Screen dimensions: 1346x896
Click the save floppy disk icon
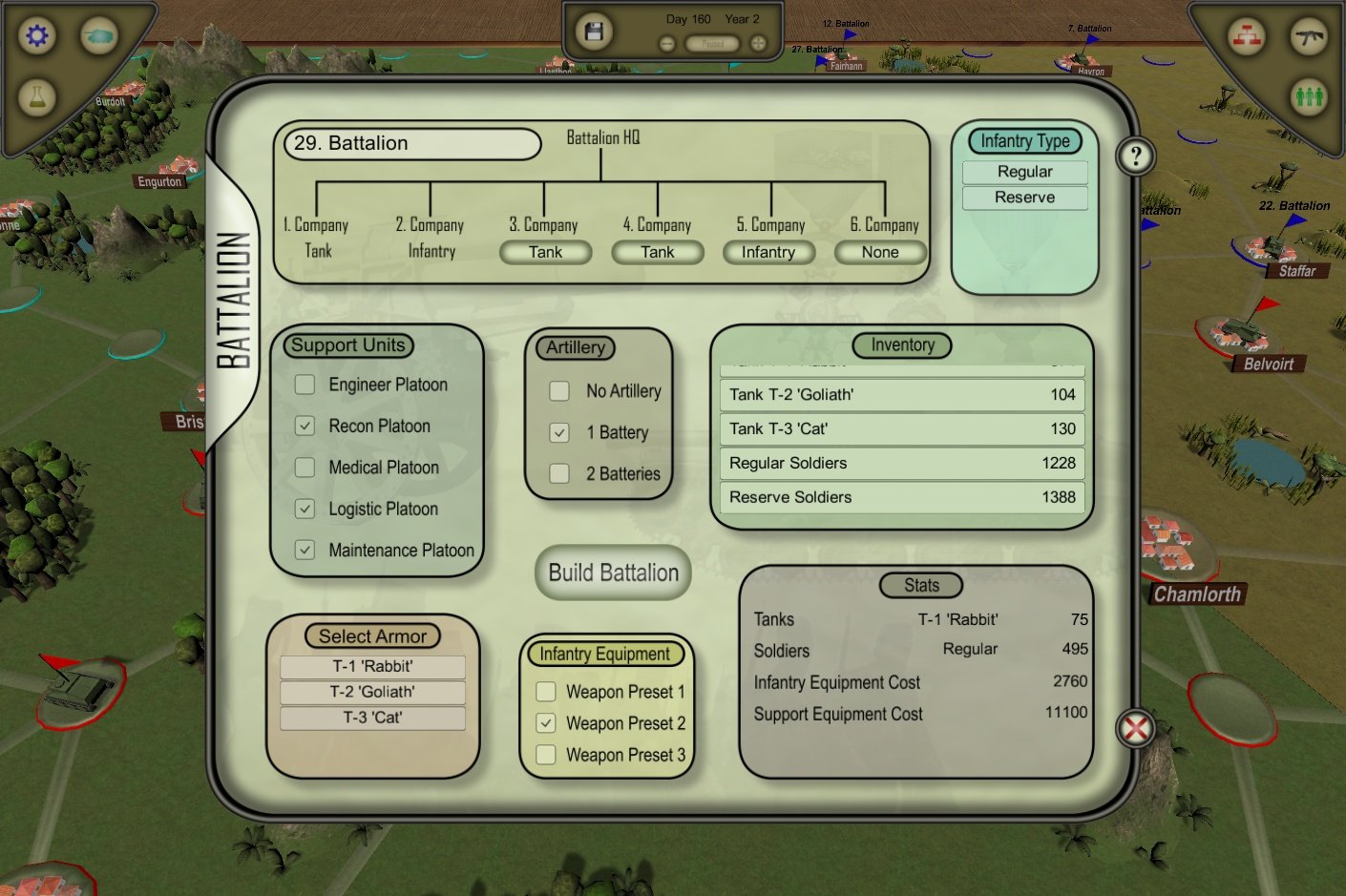[x=593, y=31]
